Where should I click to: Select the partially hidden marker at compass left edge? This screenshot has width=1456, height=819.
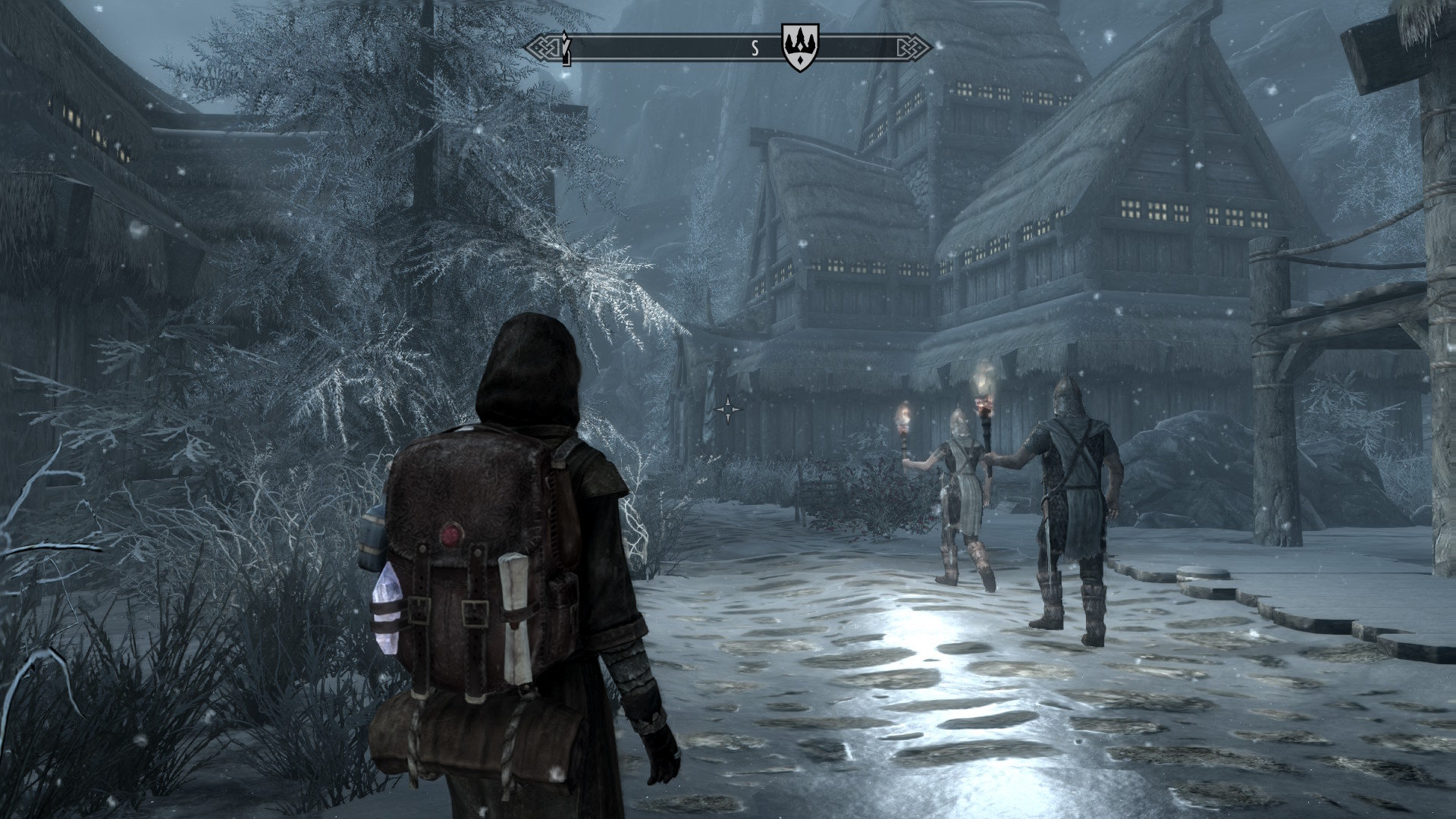565,48
